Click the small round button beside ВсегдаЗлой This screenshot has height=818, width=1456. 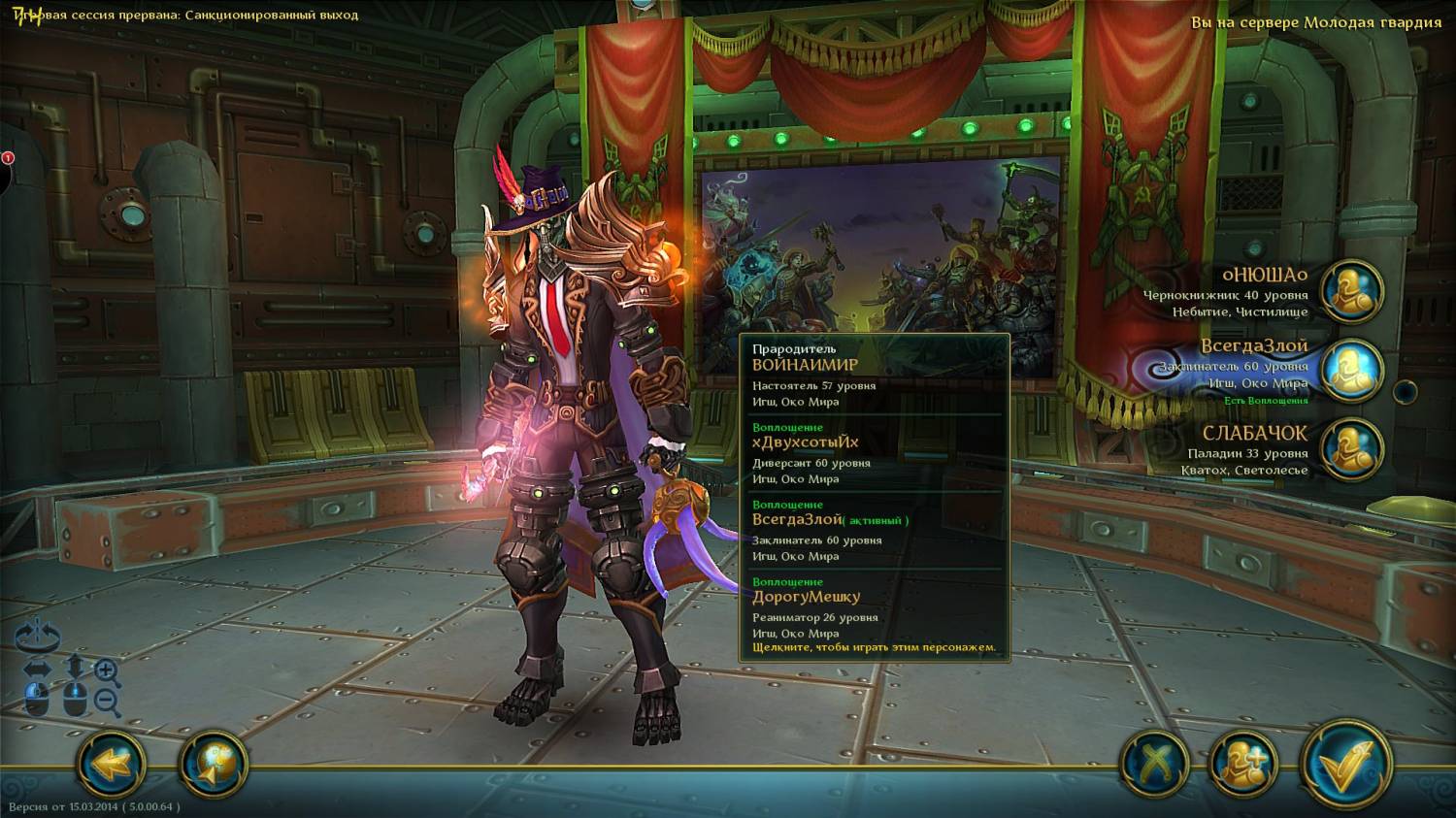[1405, 392]
